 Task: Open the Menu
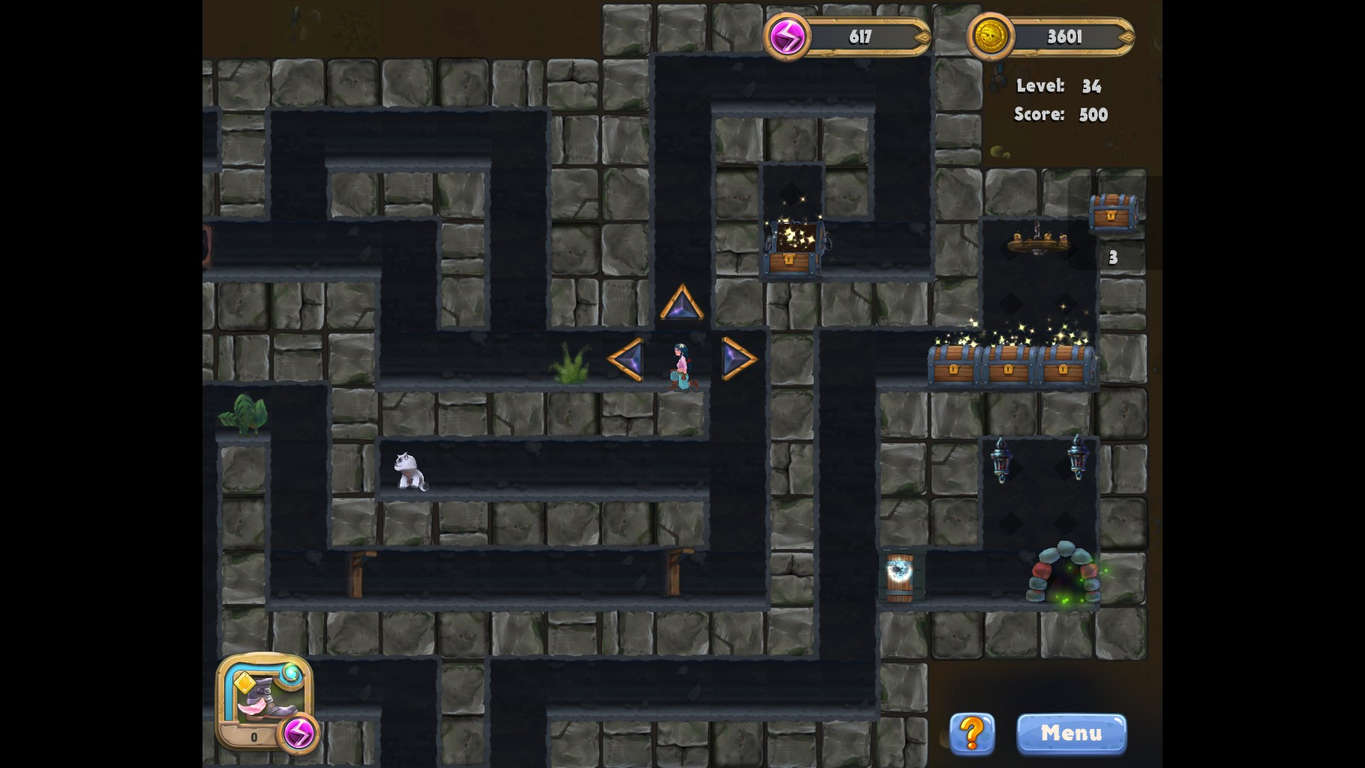coord(1071,733)
